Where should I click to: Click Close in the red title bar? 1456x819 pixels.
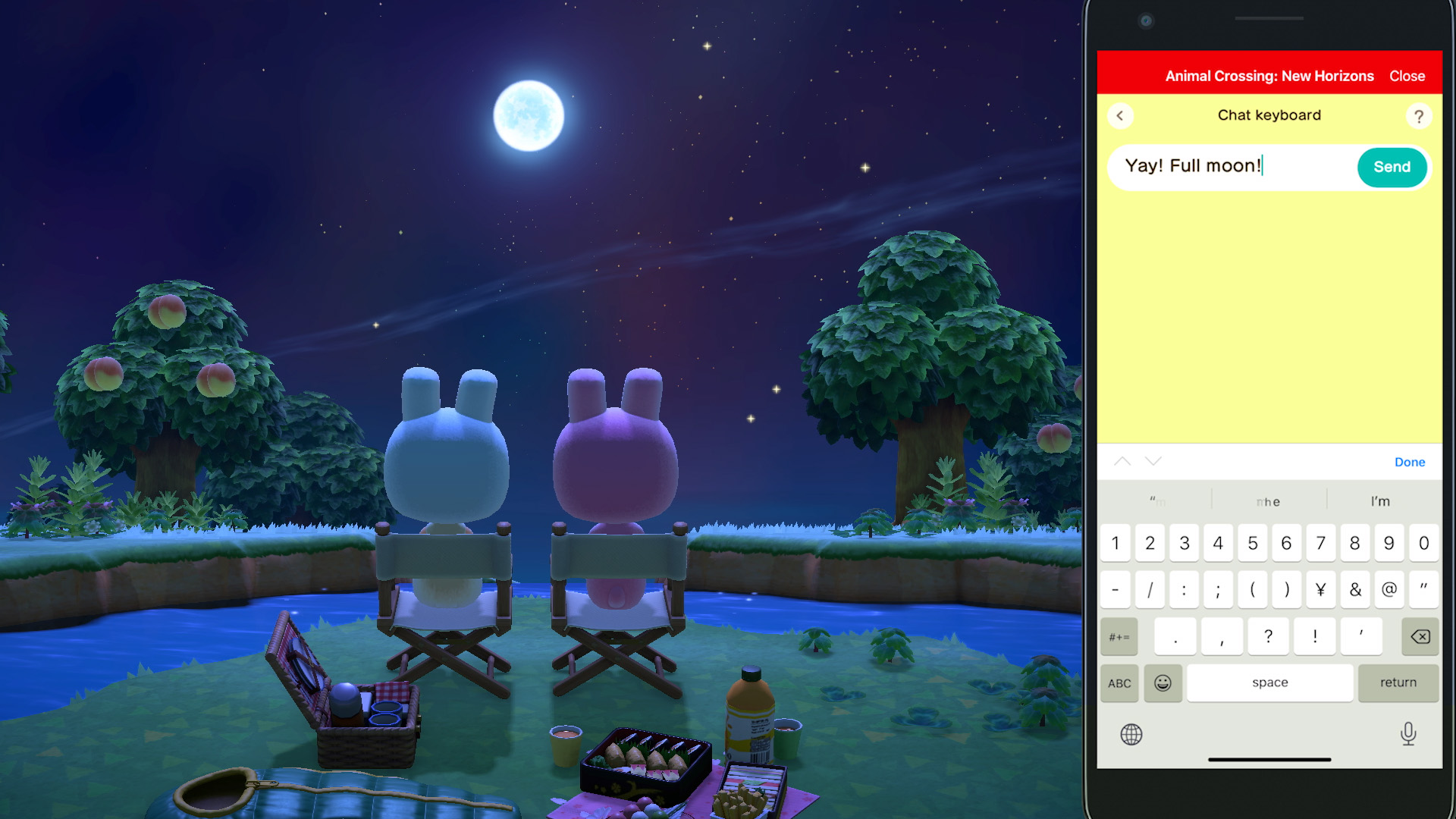pyautogui.click(x=1407, y=76)
